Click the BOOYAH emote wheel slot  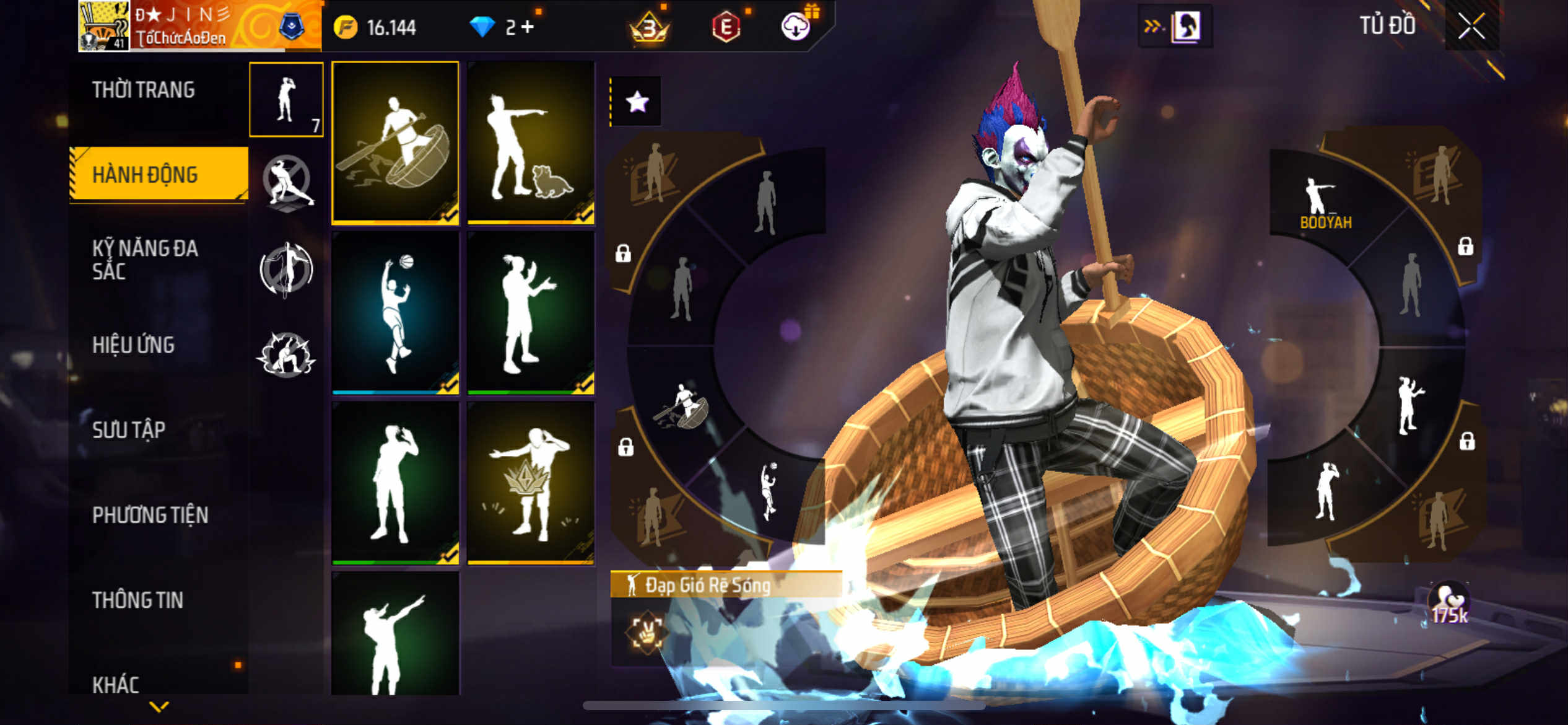[1325, 202]
